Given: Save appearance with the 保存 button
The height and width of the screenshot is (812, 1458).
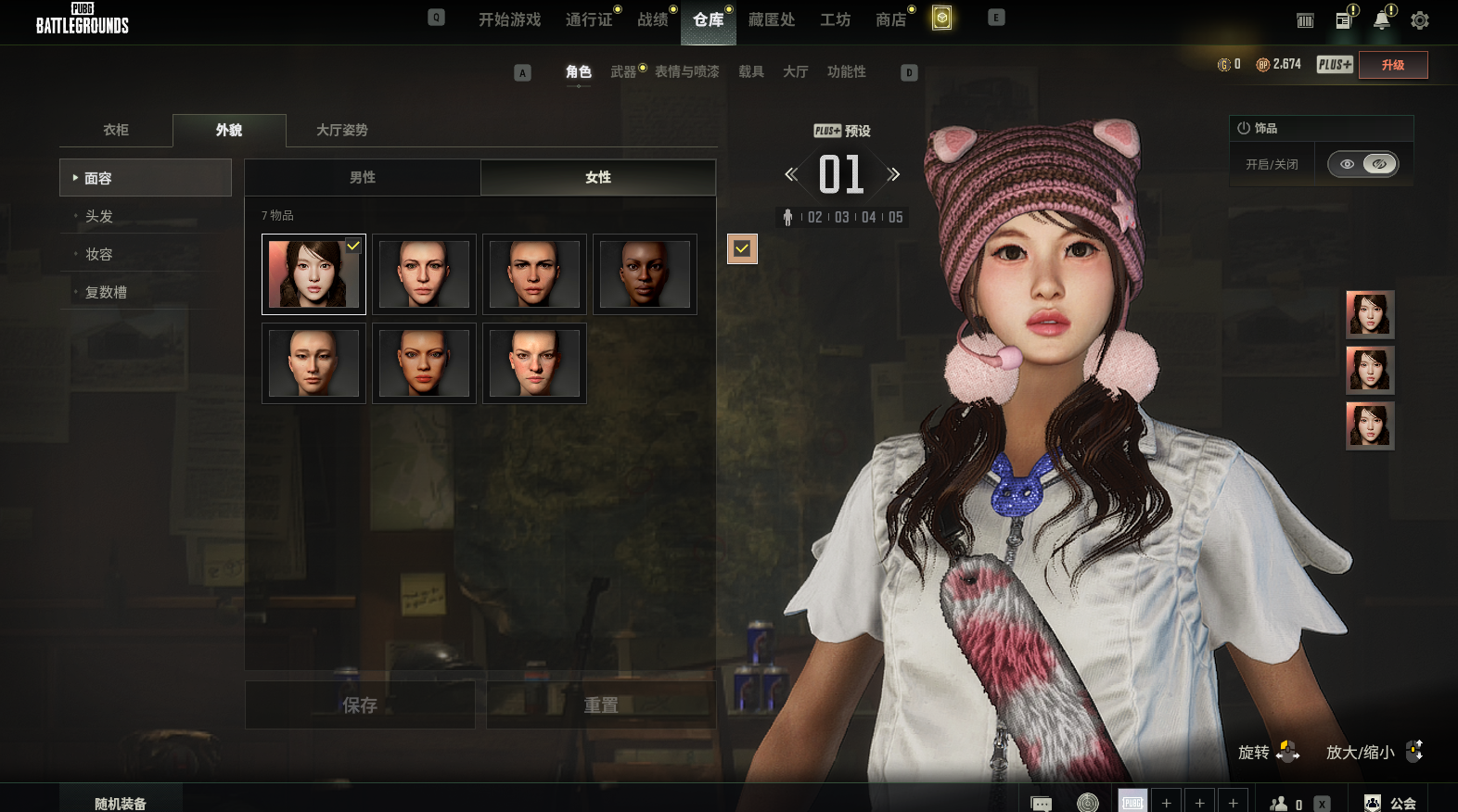Looking at the screenshot, I should click(360, 705).
